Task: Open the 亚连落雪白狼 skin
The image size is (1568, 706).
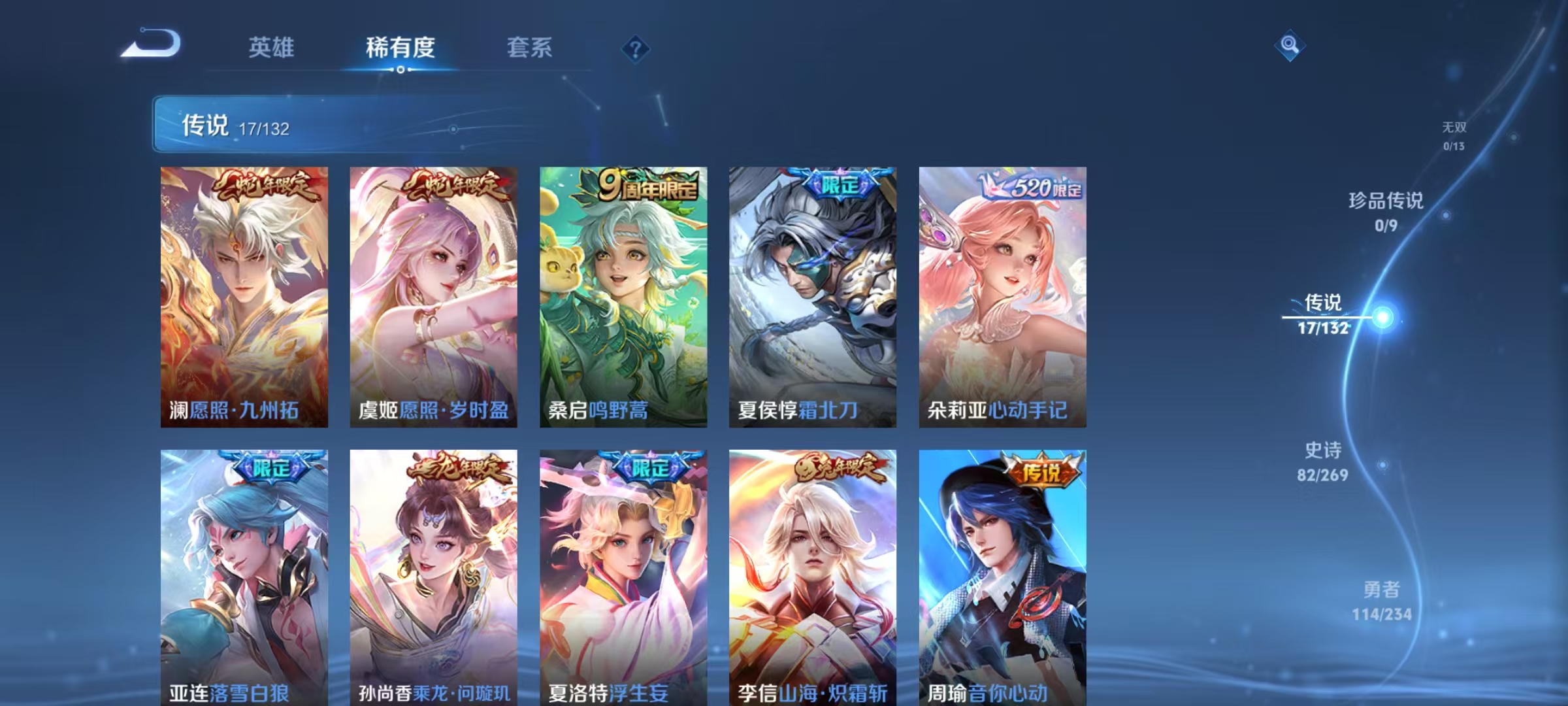Action: [242, 575]
